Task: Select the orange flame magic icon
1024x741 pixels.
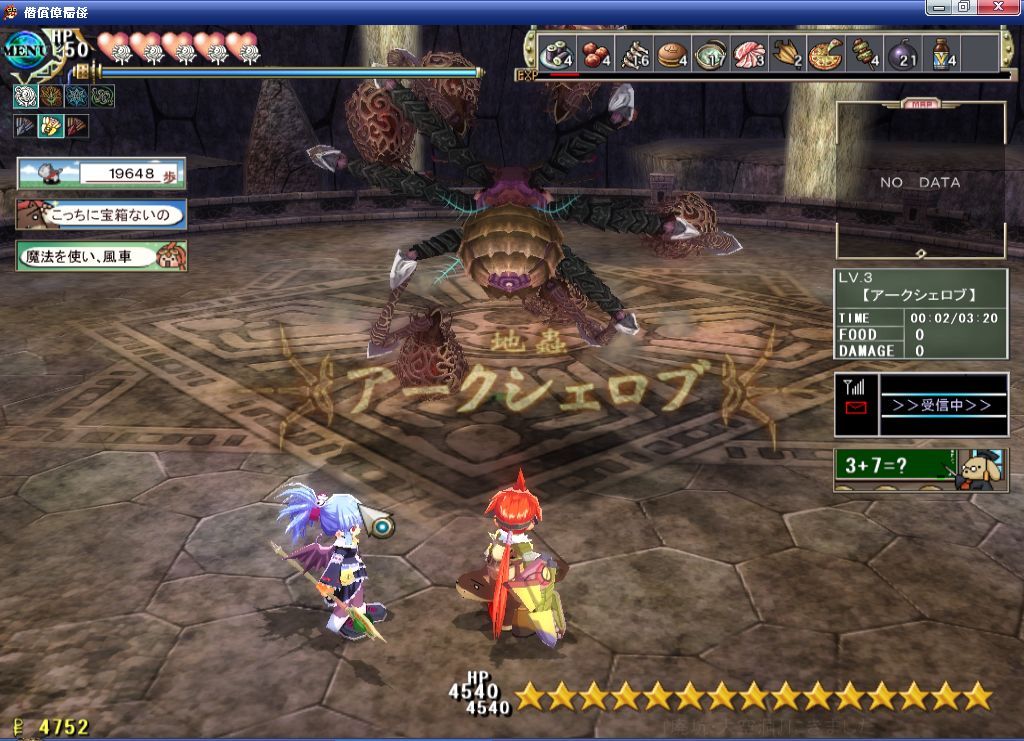Action: 50,96
